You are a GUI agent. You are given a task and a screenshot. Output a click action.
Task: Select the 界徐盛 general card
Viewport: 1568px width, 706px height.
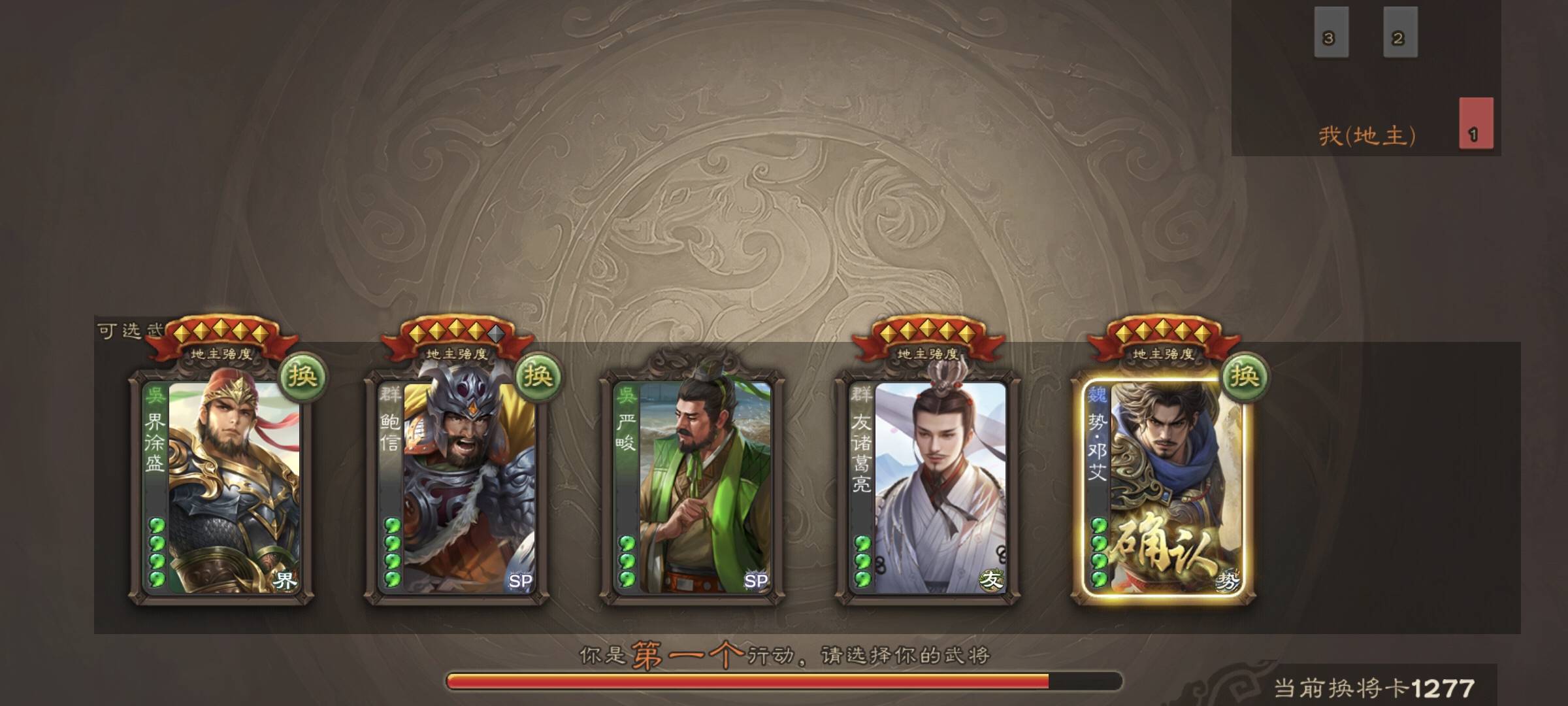click(221, 487)
